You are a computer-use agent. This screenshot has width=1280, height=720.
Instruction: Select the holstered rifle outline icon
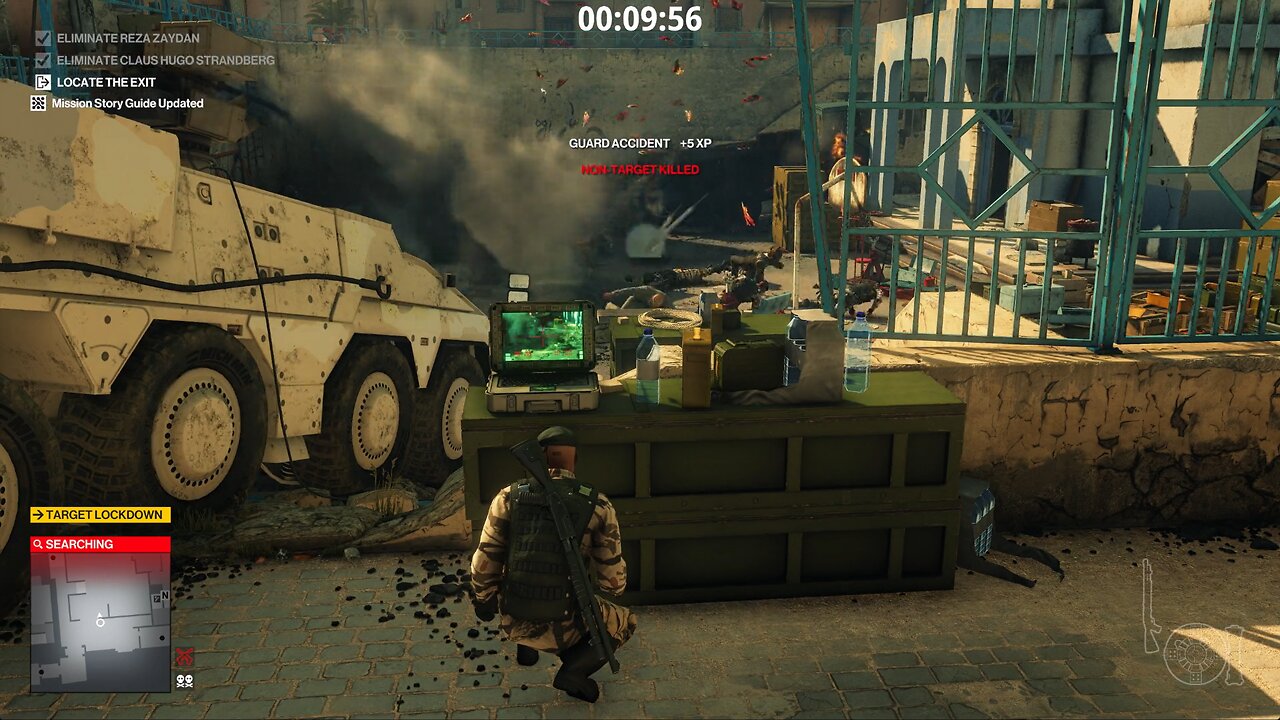tap(1151, 605)
